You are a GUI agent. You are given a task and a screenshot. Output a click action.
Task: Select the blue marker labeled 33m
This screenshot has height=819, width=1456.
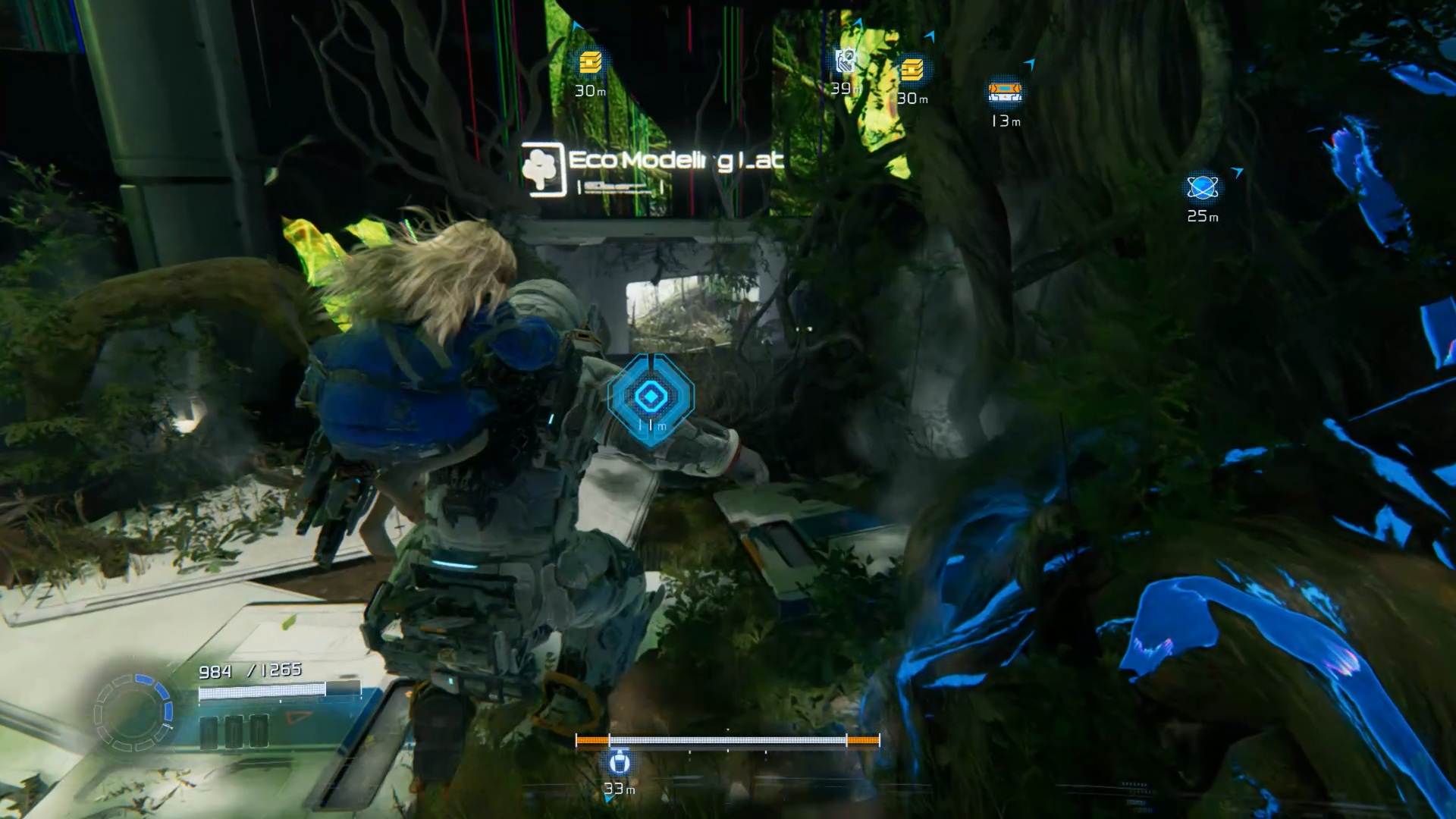(619, 764)
